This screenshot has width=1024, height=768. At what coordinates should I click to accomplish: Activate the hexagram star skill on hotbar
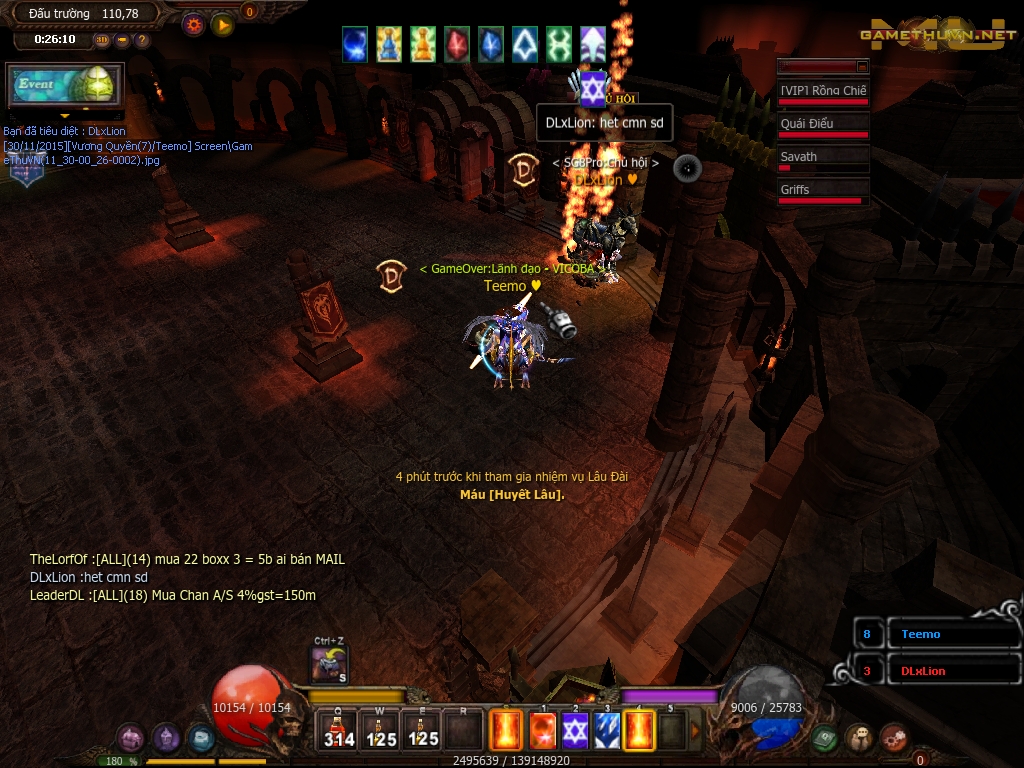[574, 731]
